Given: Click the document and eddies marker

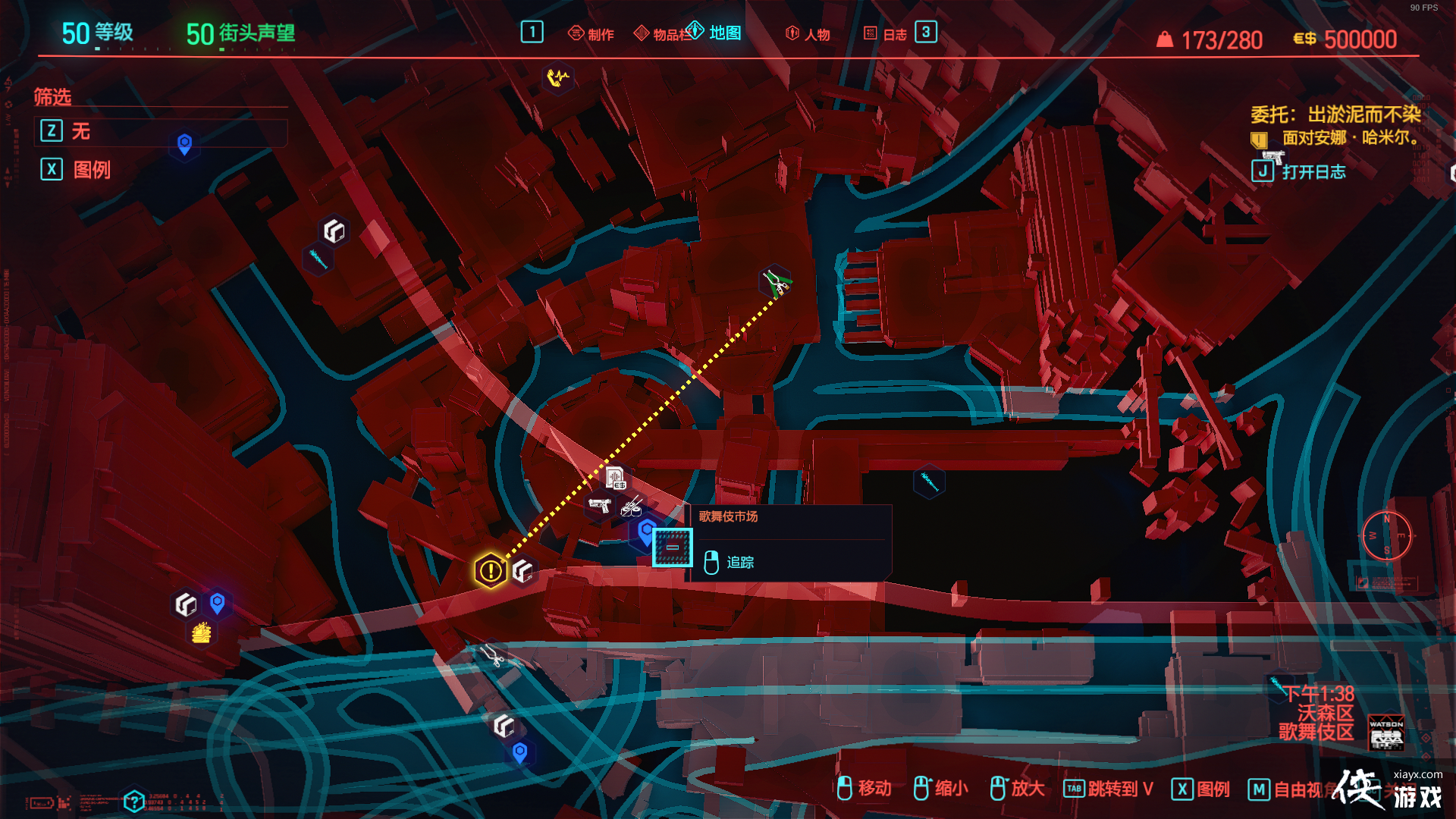Looking at the screenshot, I should pos(615,478).
